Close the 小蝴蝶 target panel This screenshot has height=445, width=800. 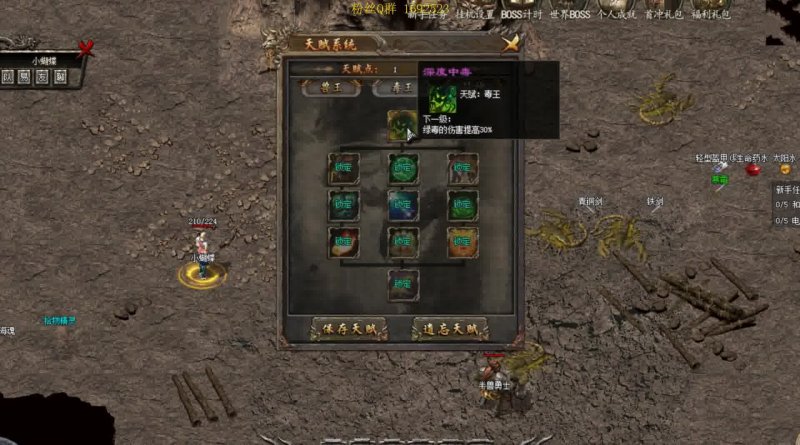[86, 46]
